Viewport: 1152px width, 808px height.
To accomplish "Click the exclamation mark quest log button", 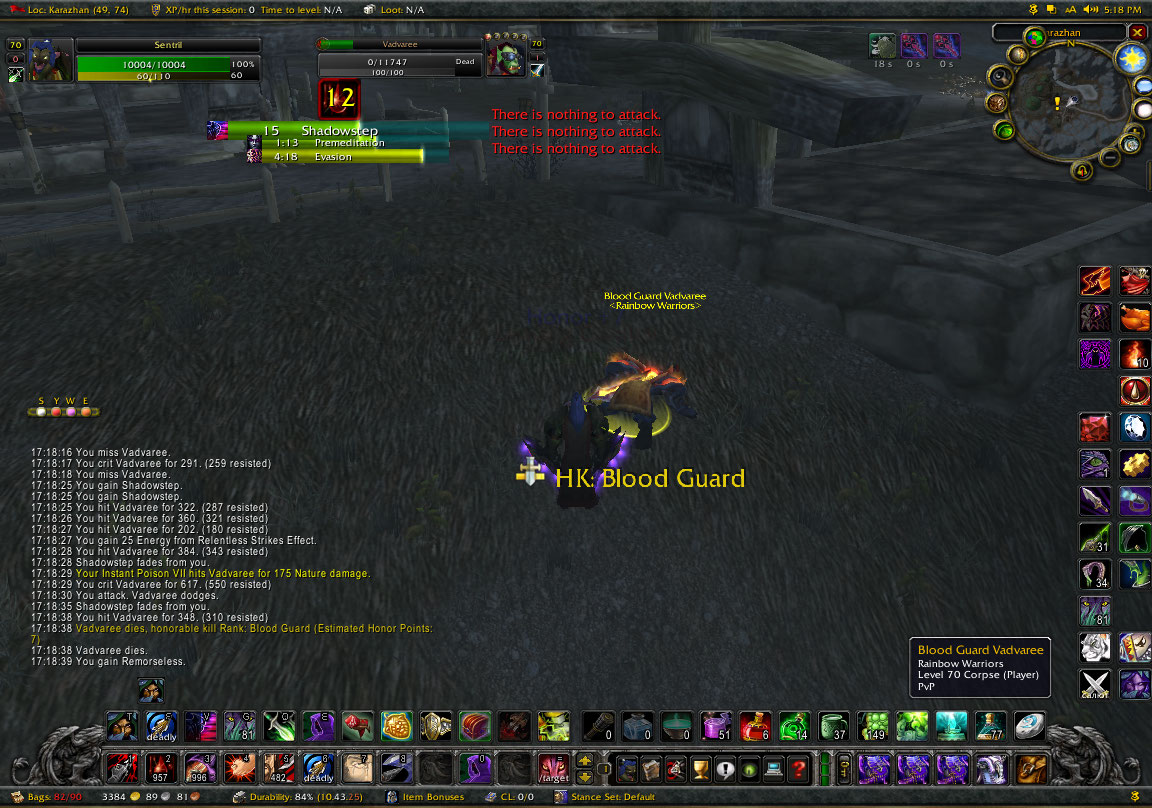I will (x=724, y=768).
